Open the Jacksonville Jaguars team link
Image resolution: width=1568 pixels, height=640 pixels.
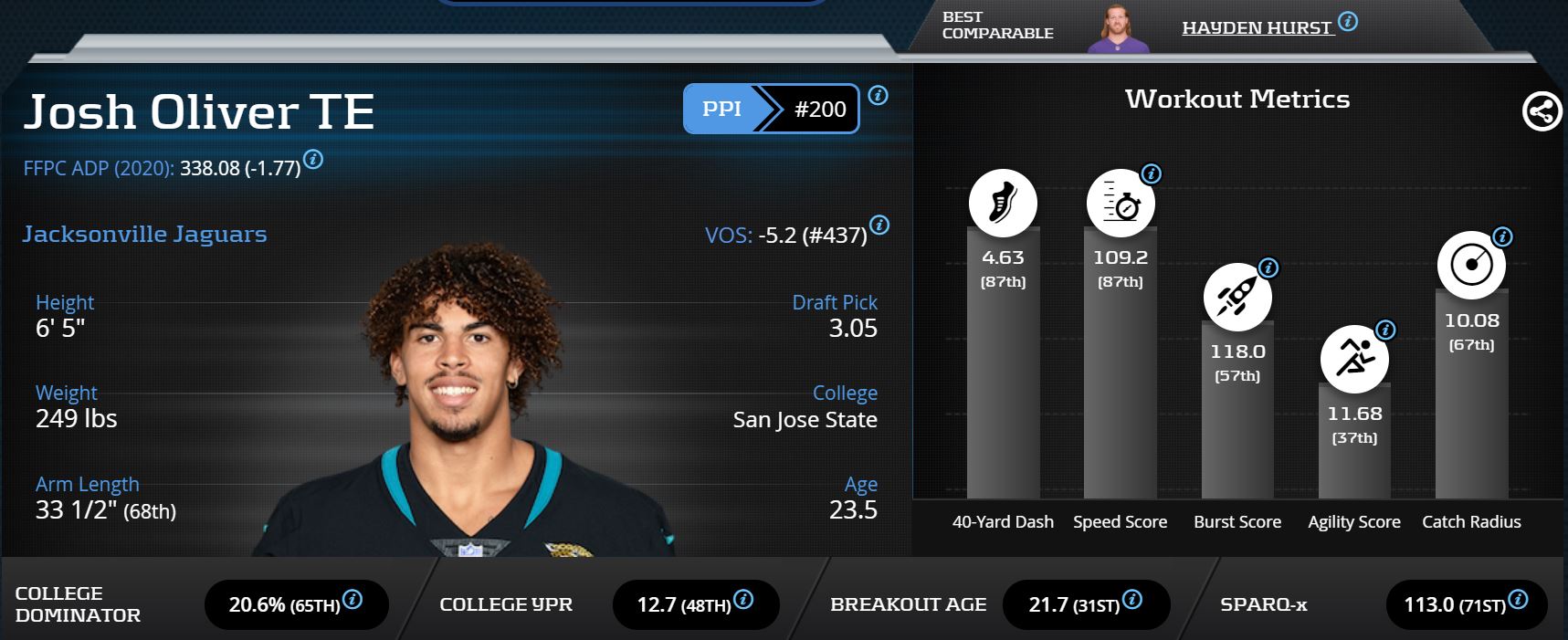144,235
